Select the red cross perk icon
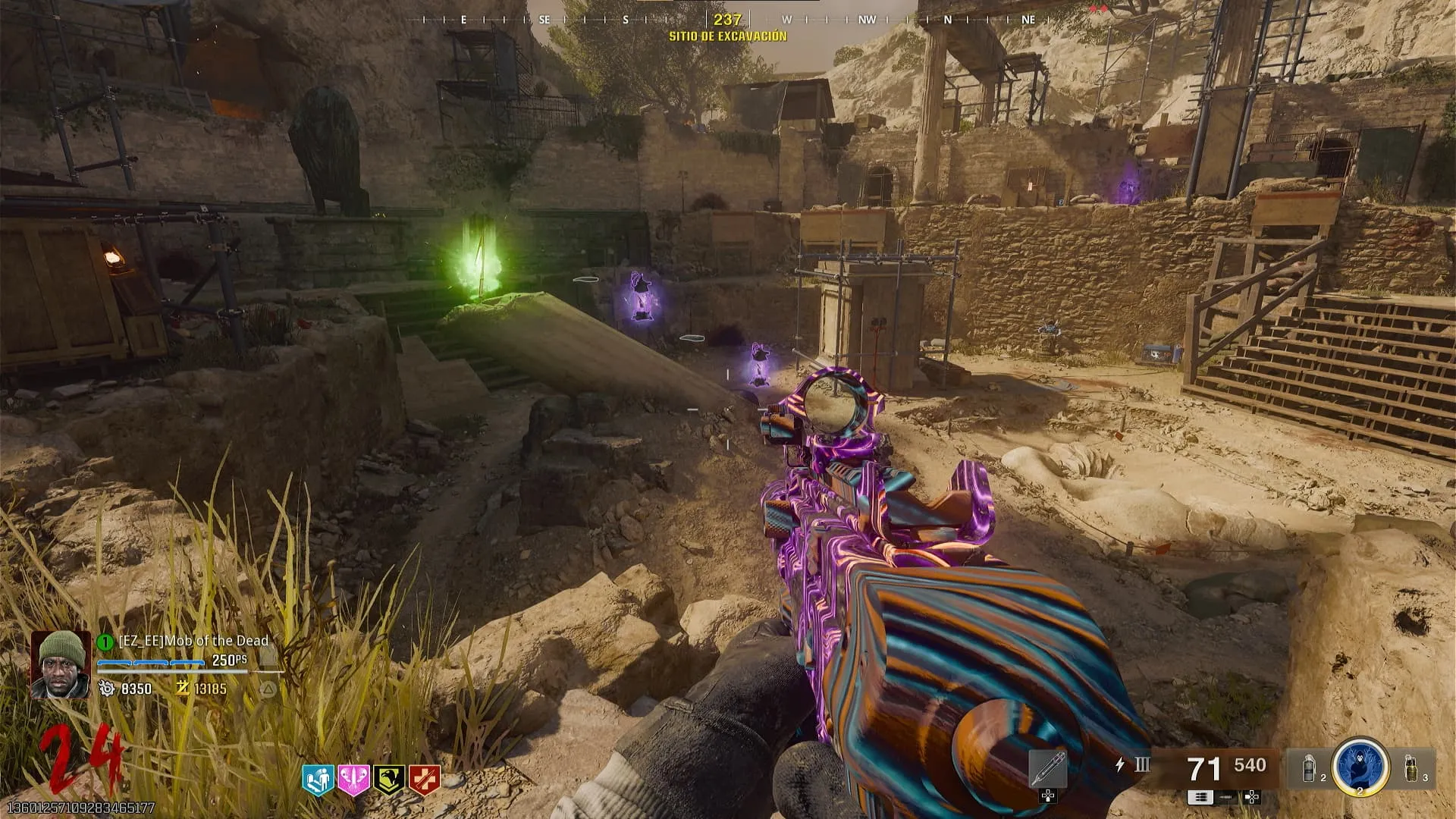Screen dimensions: 1456x819 (x=424, y=780)
